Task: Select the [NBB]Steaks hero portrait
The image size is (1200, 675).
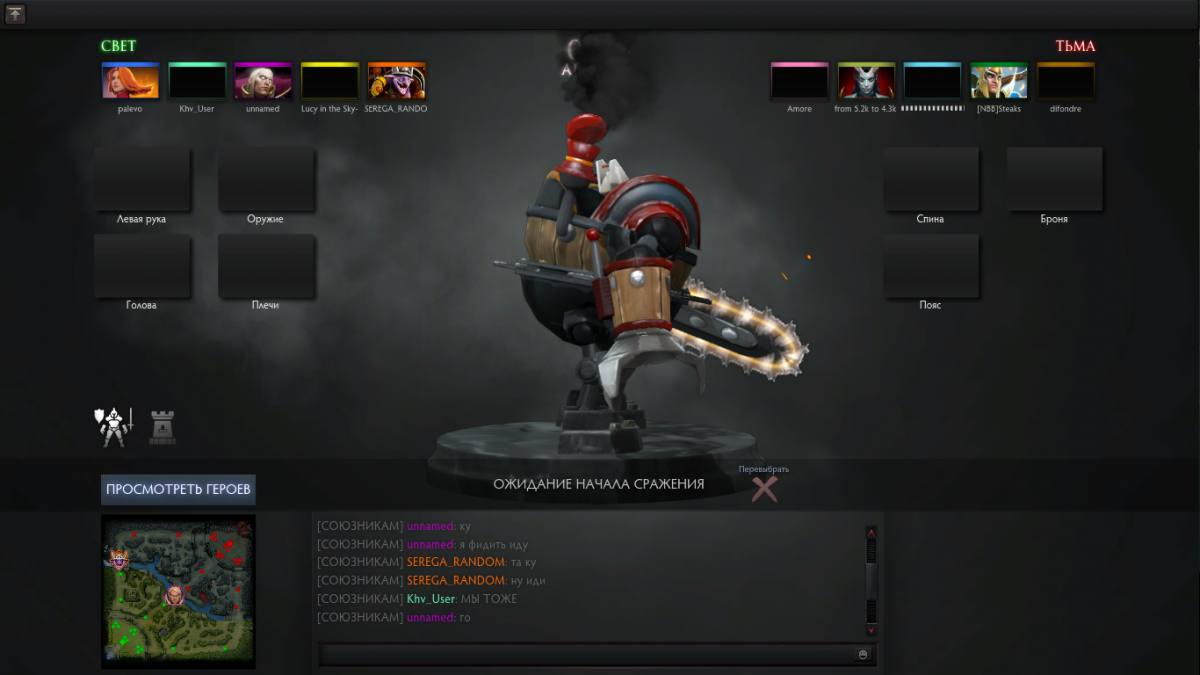Action: (x=998, y=81)
